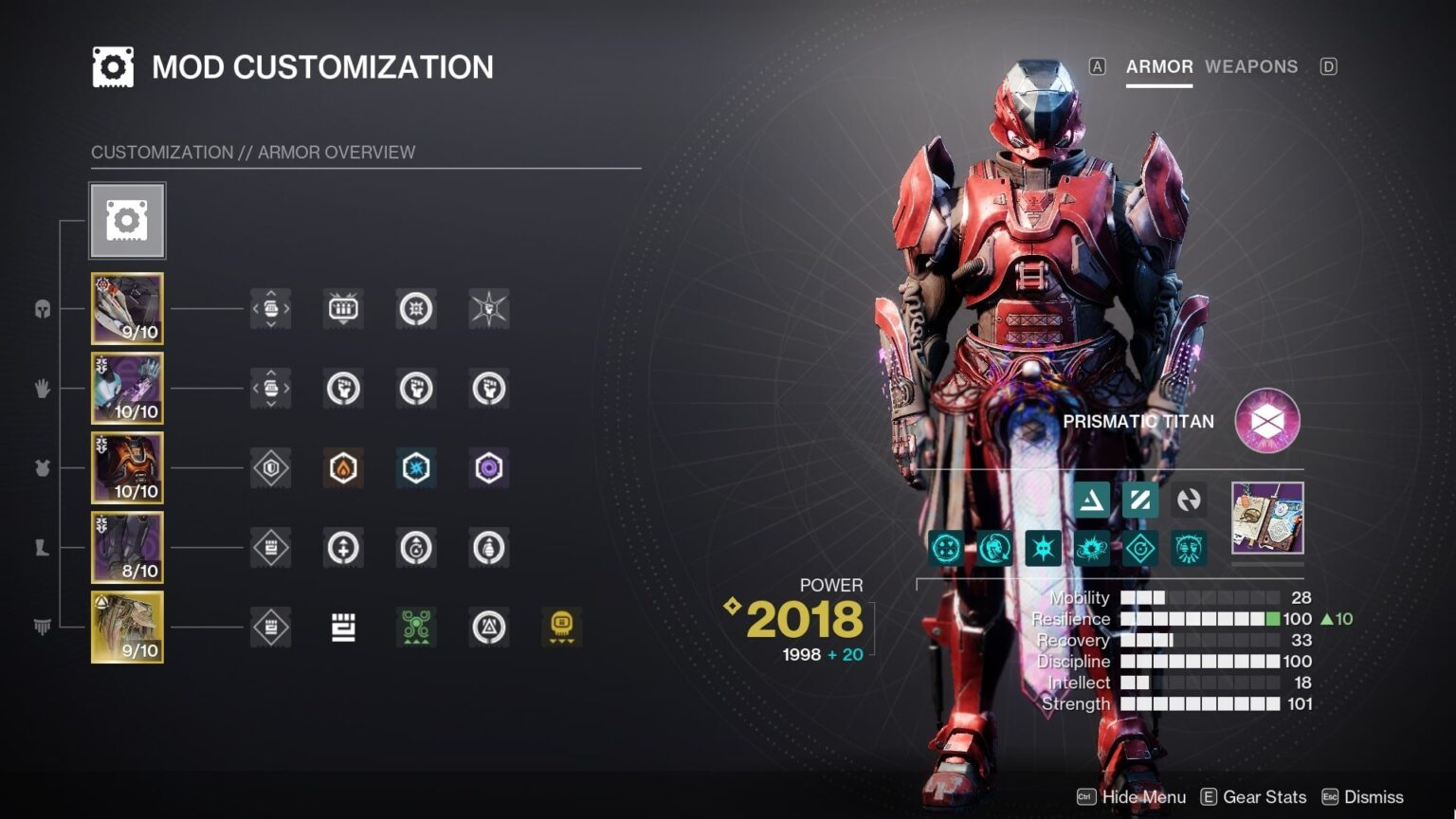Image resolution: width=1456 pixels, height=819 pixels.
Task: Click the chest armor slot icon in the sidebar
Action: pyautogui.click(x=42, y=468)
